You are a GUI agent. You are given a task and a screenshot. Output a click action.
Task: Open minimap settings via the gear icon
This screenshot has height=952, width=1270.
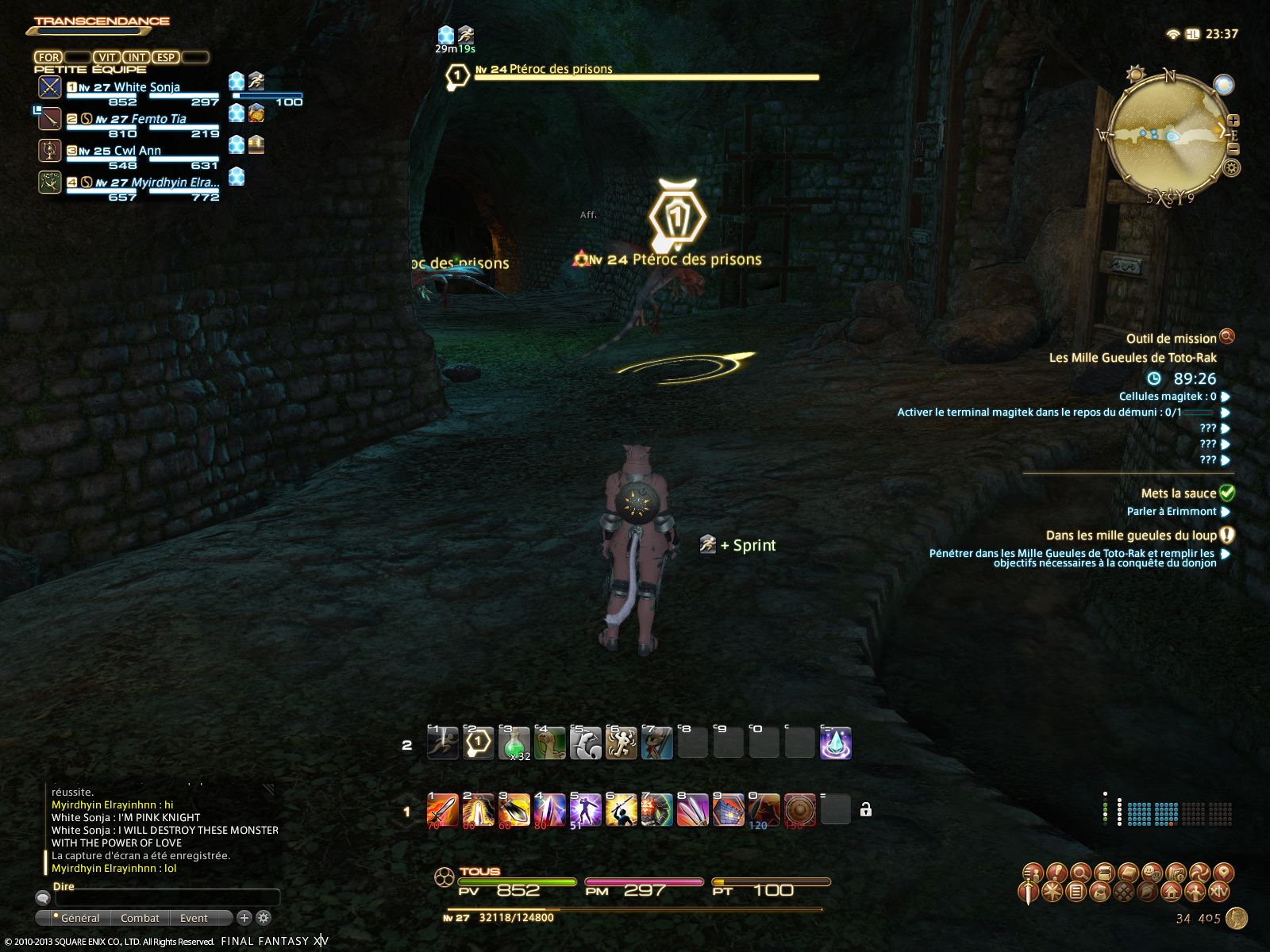1231,168
